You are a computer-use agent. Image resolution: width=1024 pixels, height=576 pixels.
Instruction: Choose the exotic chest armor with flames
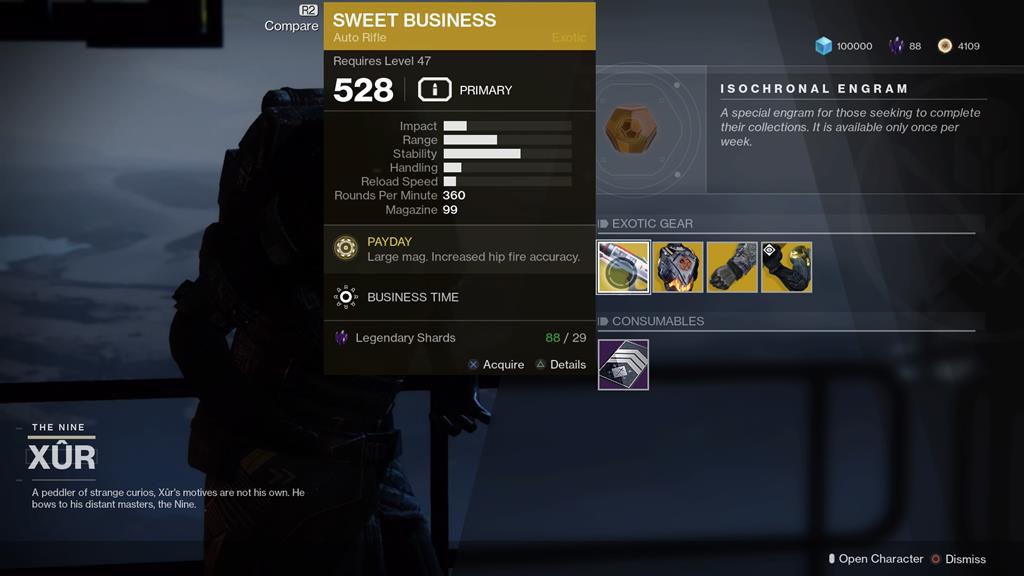(678, 267)
